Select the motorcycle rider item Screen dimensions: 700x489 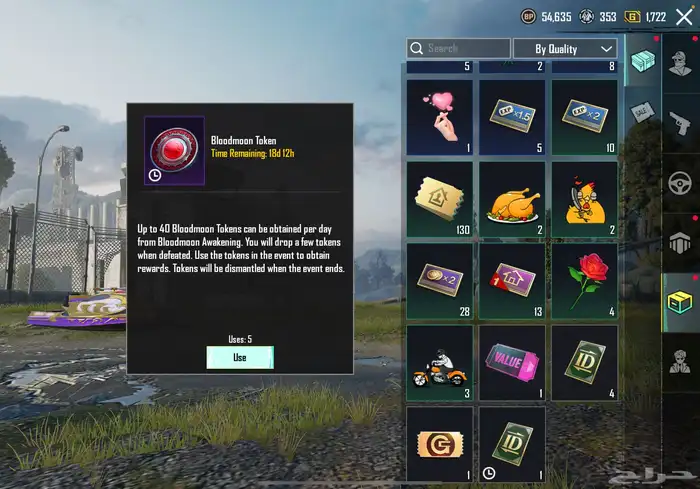coord(439,363)
